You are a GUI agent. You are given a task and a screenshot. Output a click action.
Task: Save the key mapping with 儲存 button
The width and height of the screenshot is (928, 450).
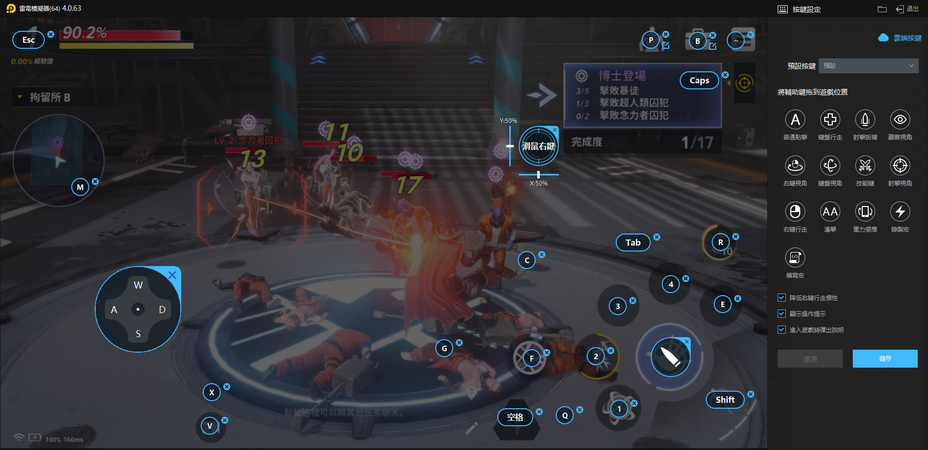(884, 358)
